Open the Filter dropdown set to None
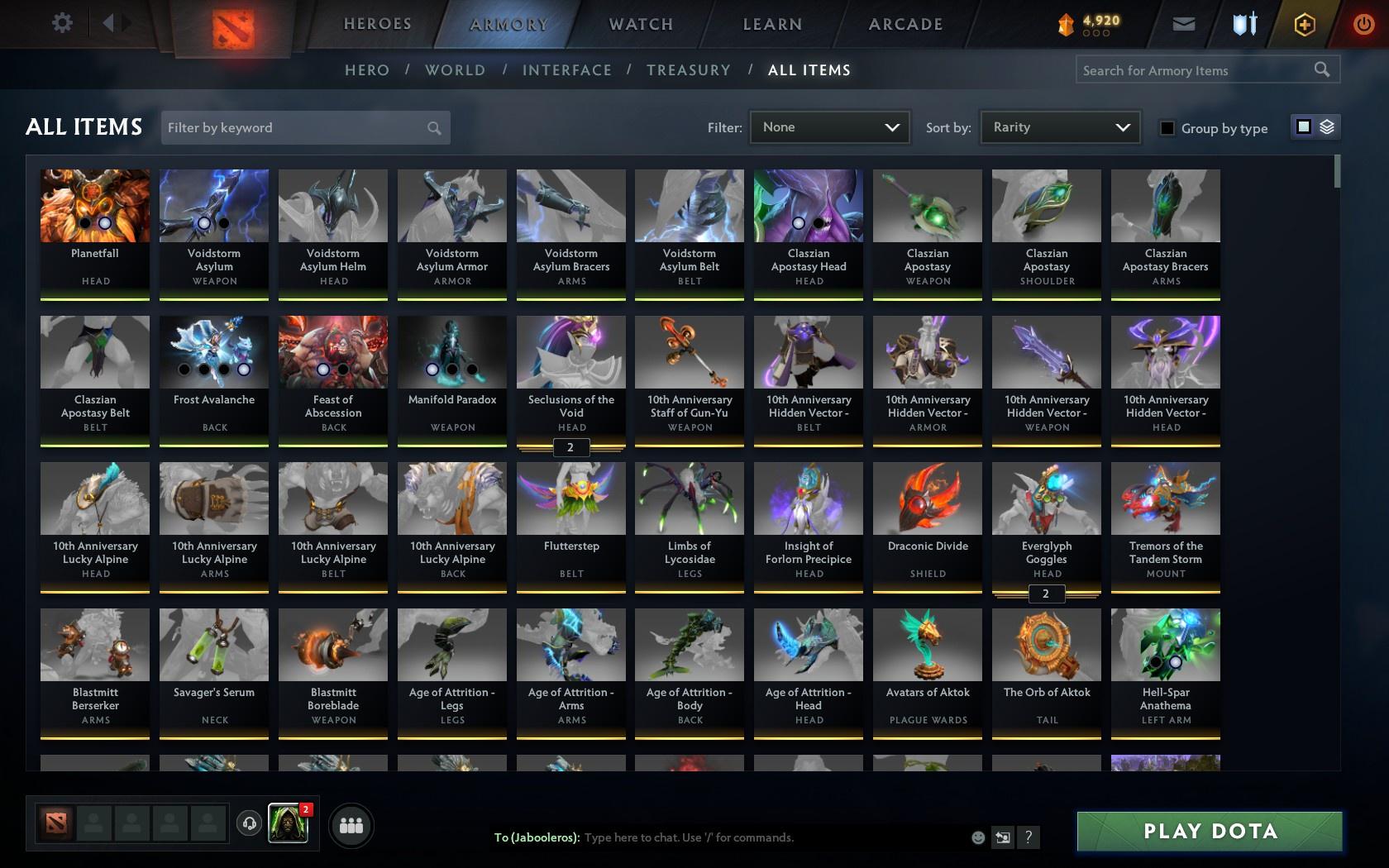1389x868 pixels. [x=829, y=127]
